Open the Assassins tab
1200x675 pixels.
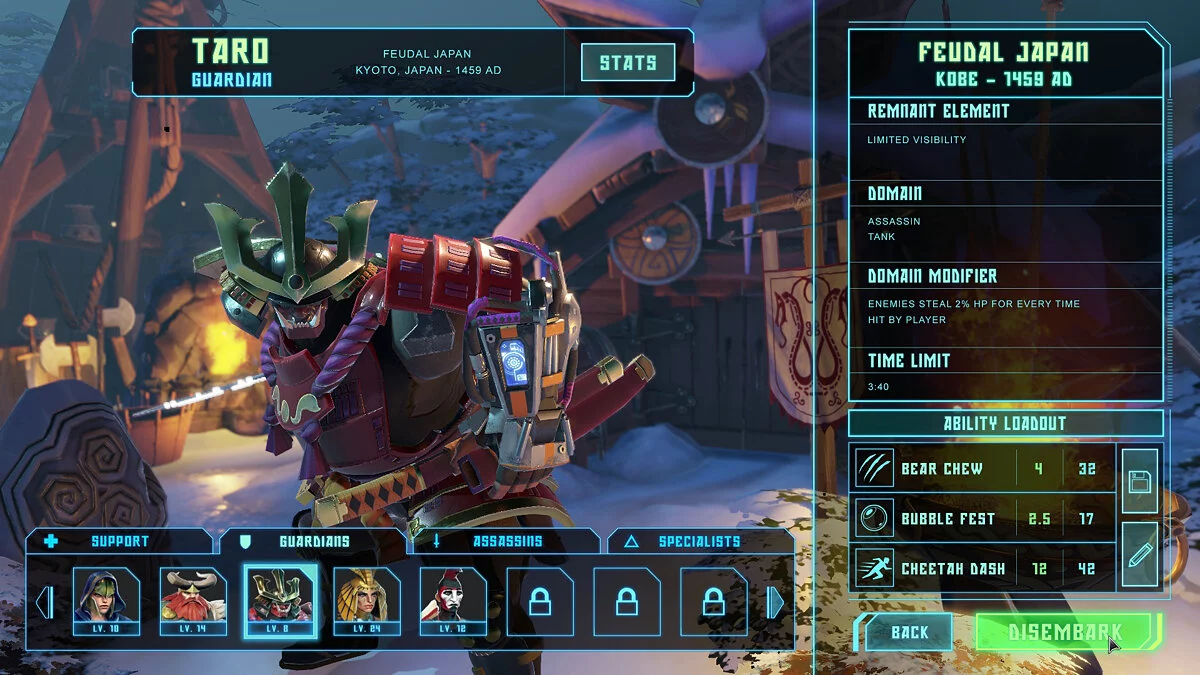[507, 541]
